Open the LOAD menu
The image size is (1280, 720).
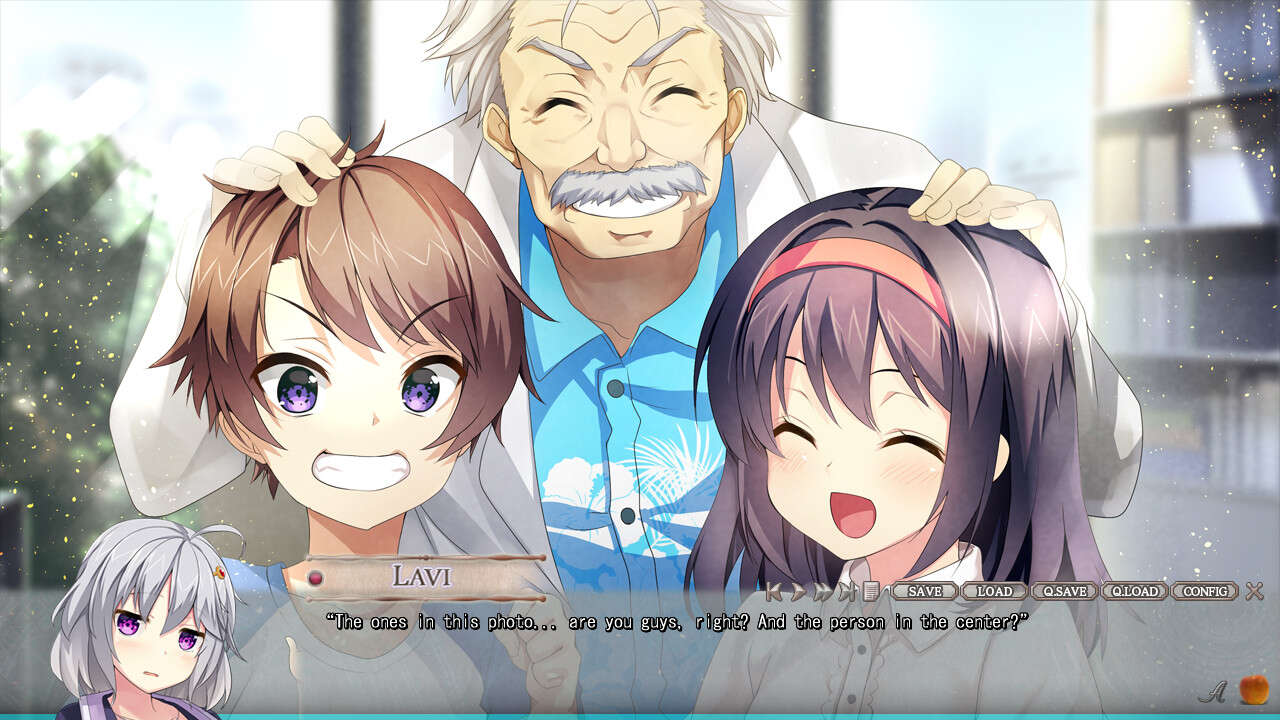[x=994, y=591]
